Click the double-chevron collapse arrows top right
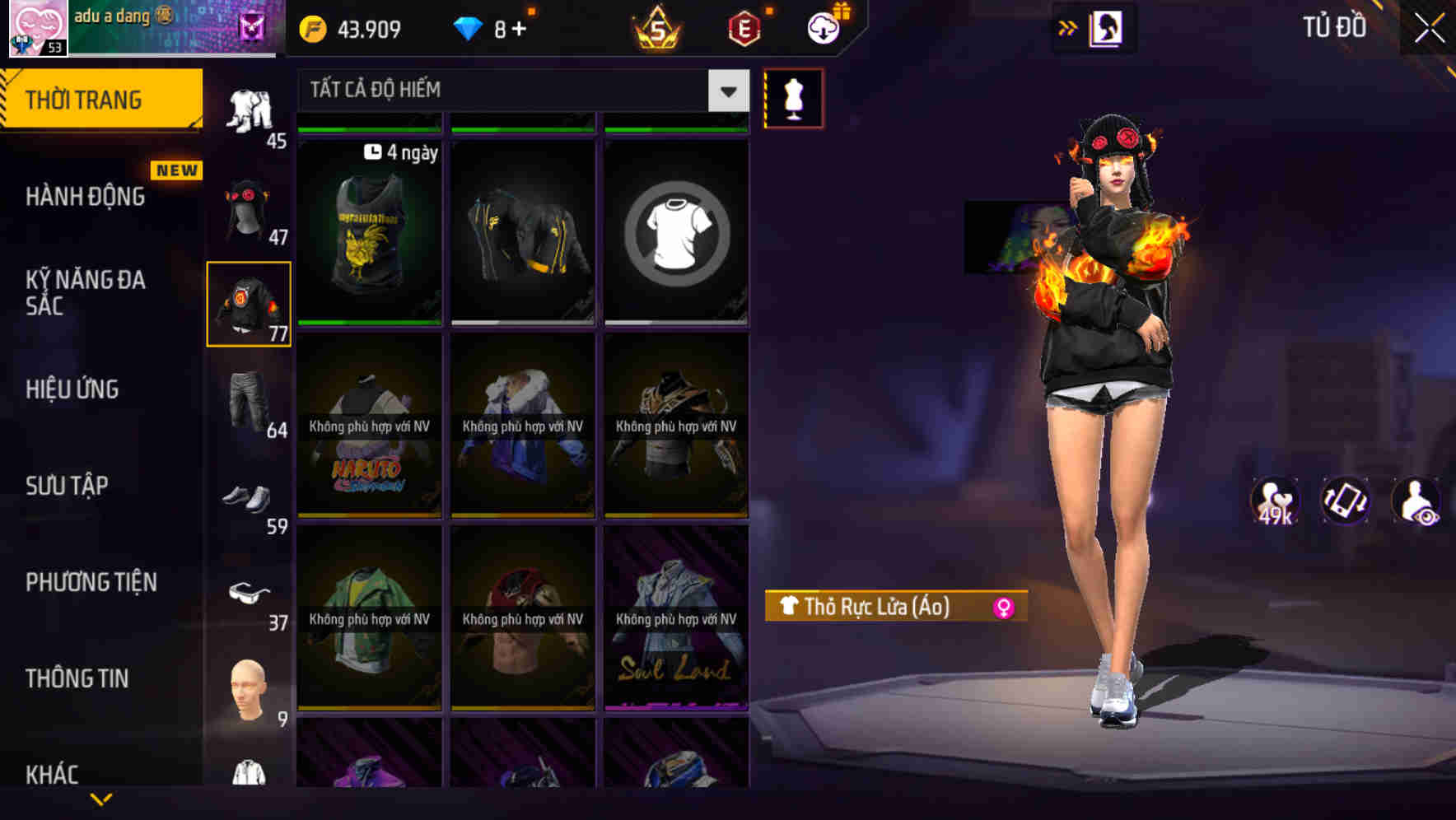The width and height of the screenshot is (1456, 820). [x=1066, y=27]
